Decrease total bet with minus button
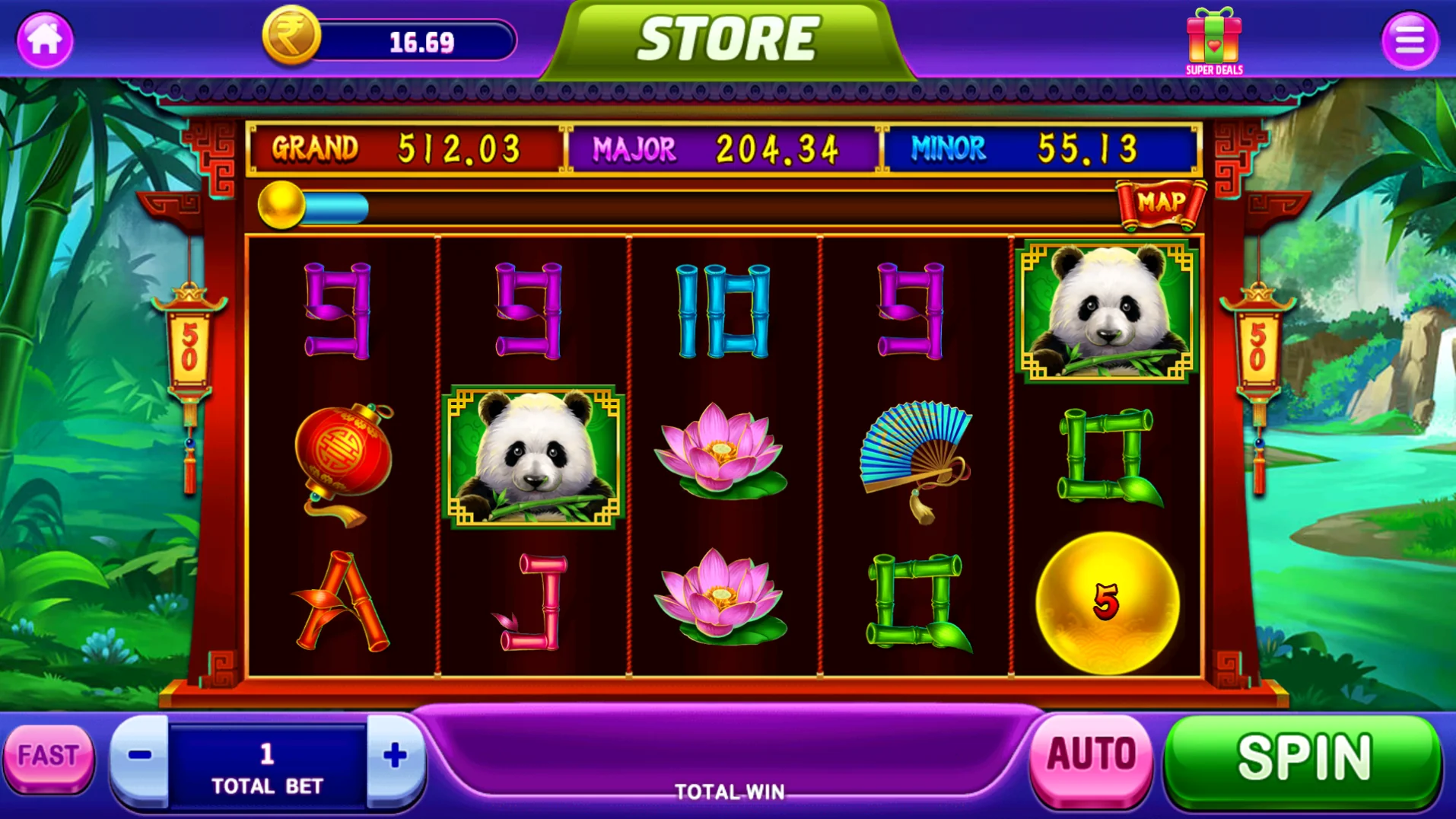Image resolution: width=1456 pixels, height=819 pixels. click(x=140, y=756)
